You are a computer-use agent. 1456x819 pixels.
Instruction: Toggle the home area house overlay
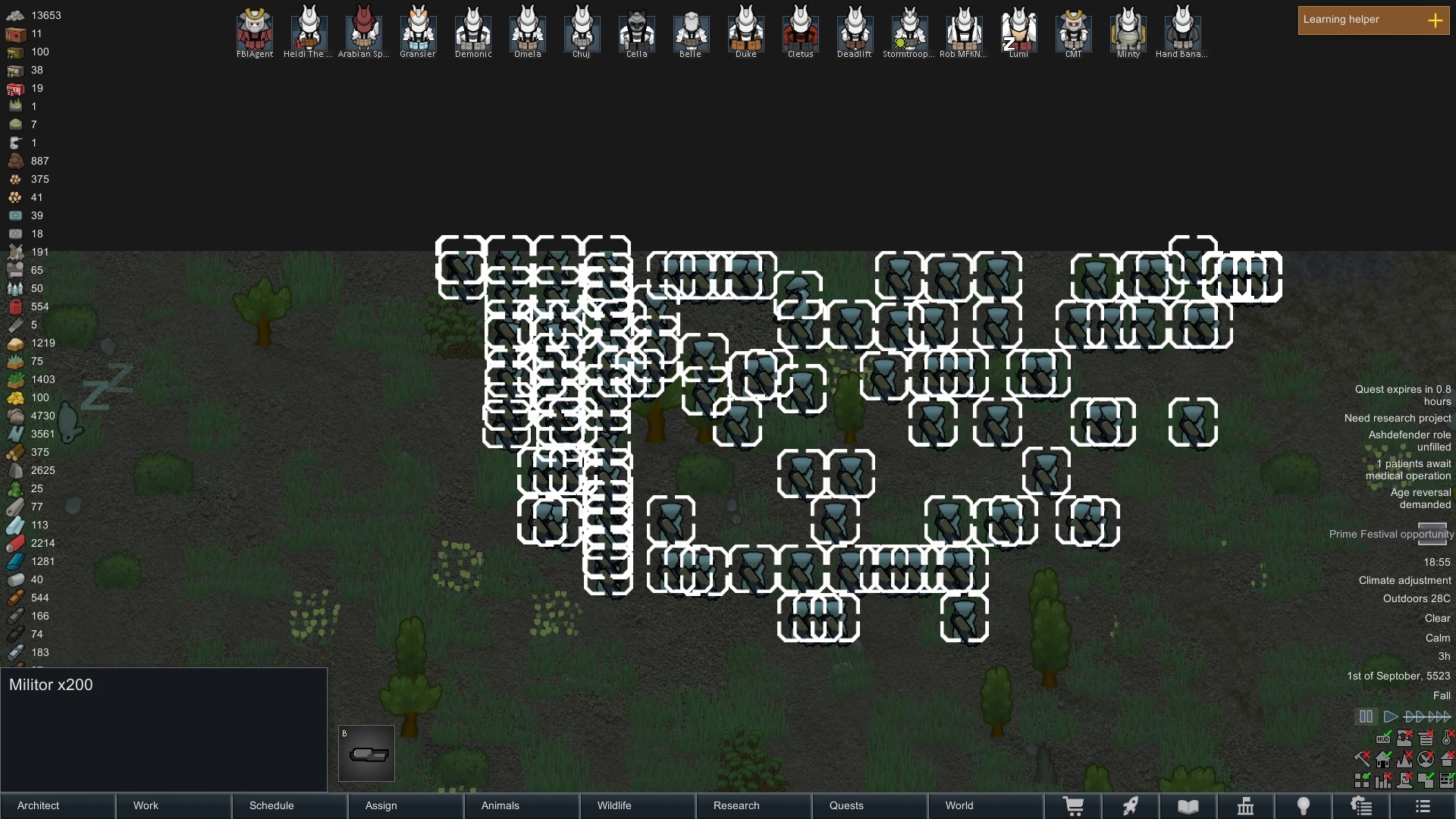[x=1382, y=759]
